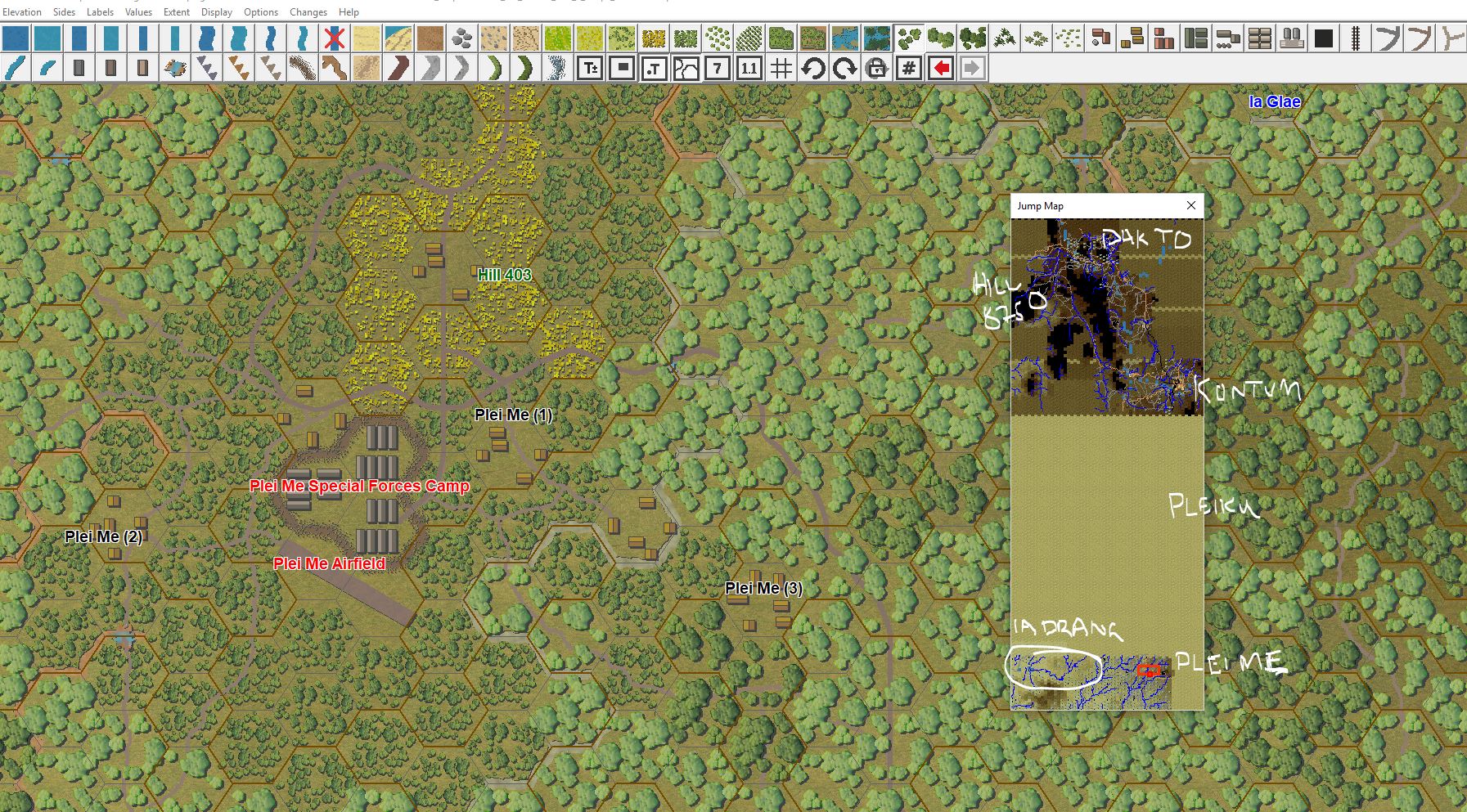The image size is (1467, 812).
Task: Close the Jump Map window
Action: tap(1191, 205)
